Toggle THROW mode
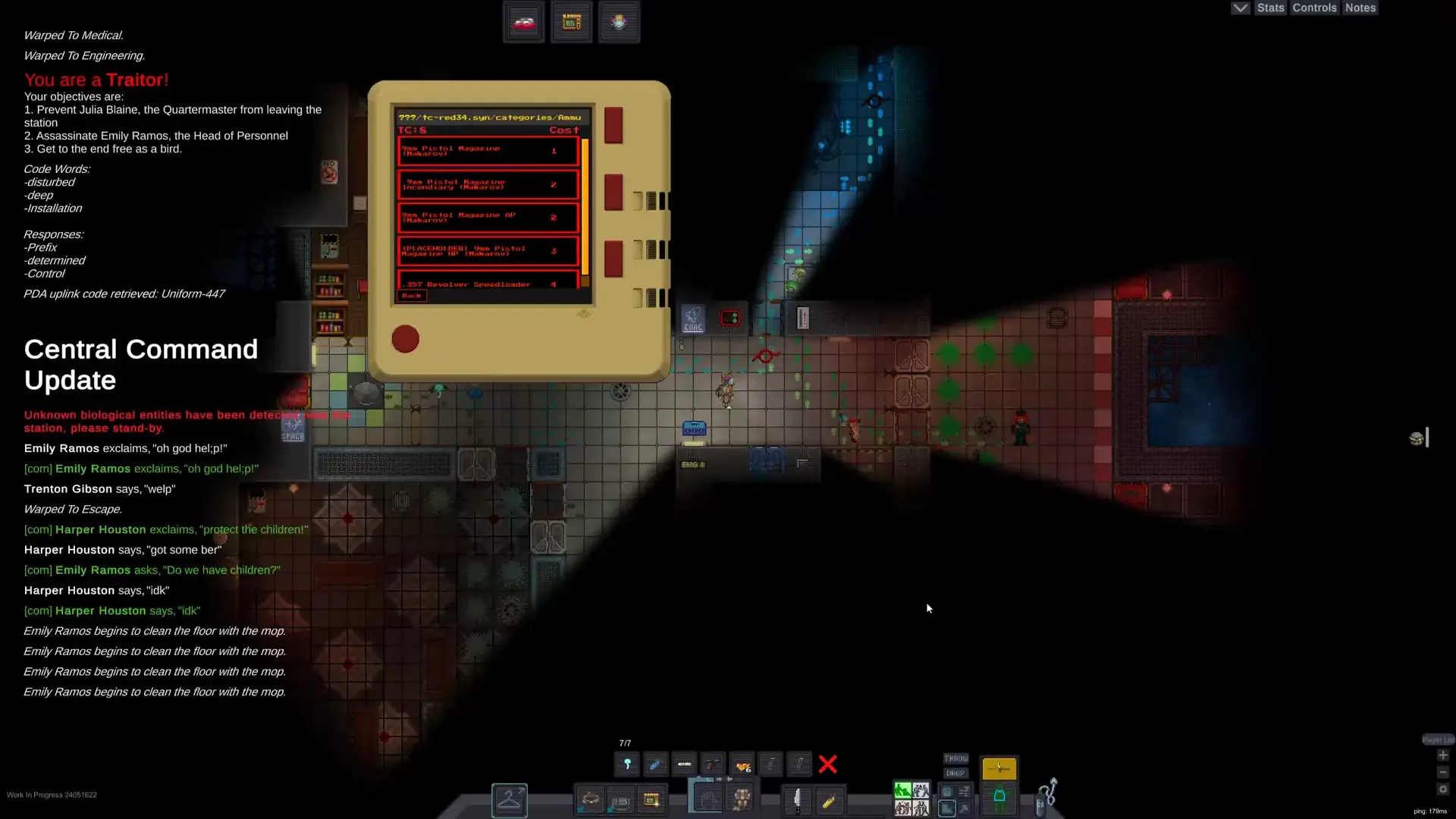 tap(955, 758)
